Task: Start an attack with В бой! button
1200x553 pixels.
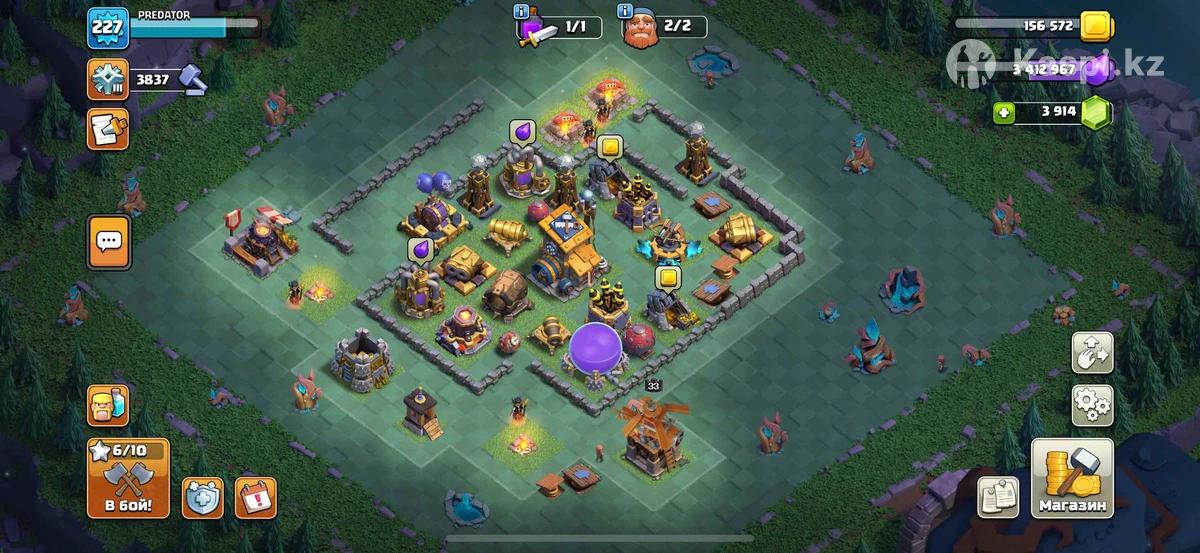Action: click(128, 478)
